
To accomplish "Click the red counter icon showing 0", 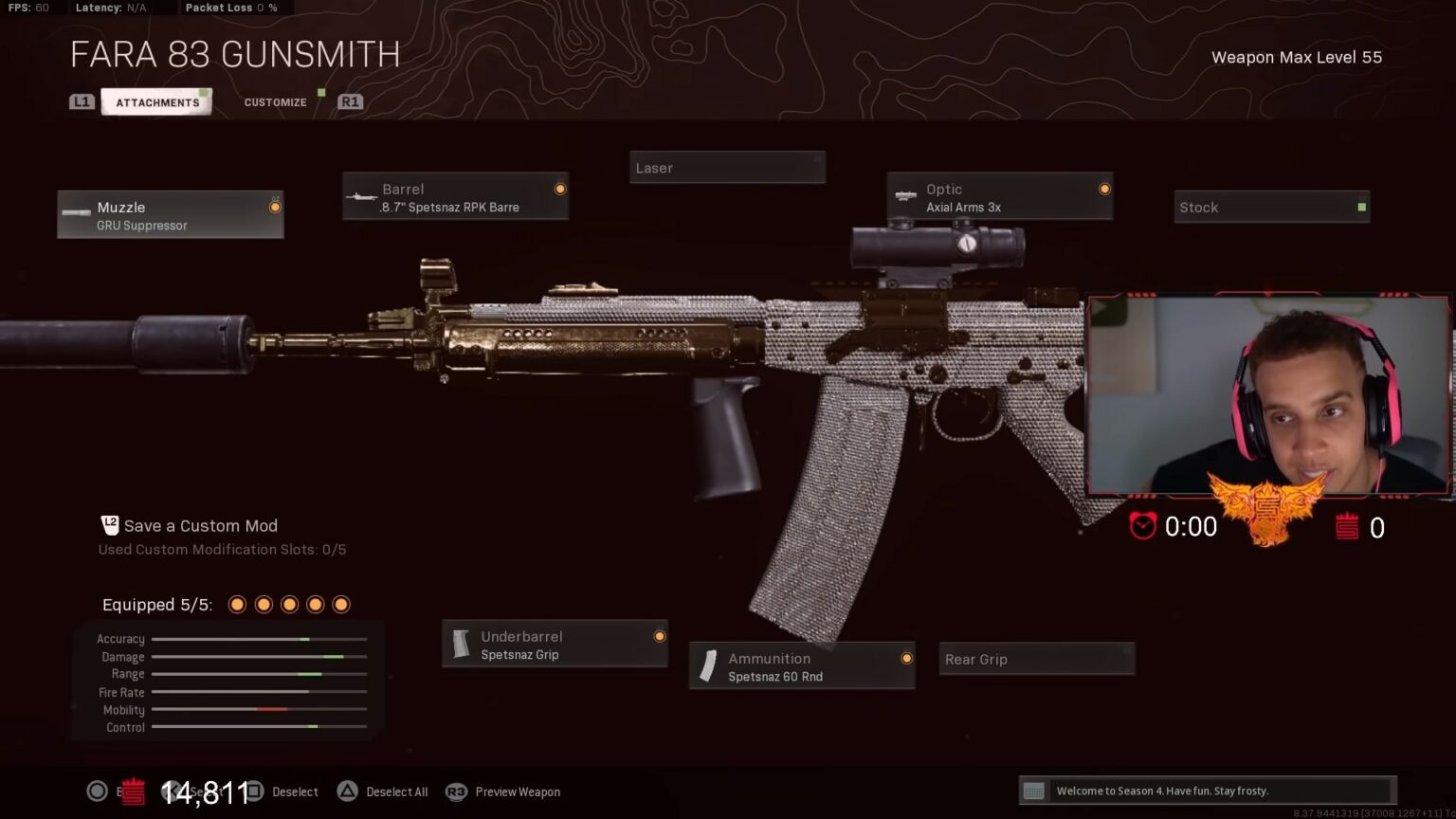I will (1348, 527).
